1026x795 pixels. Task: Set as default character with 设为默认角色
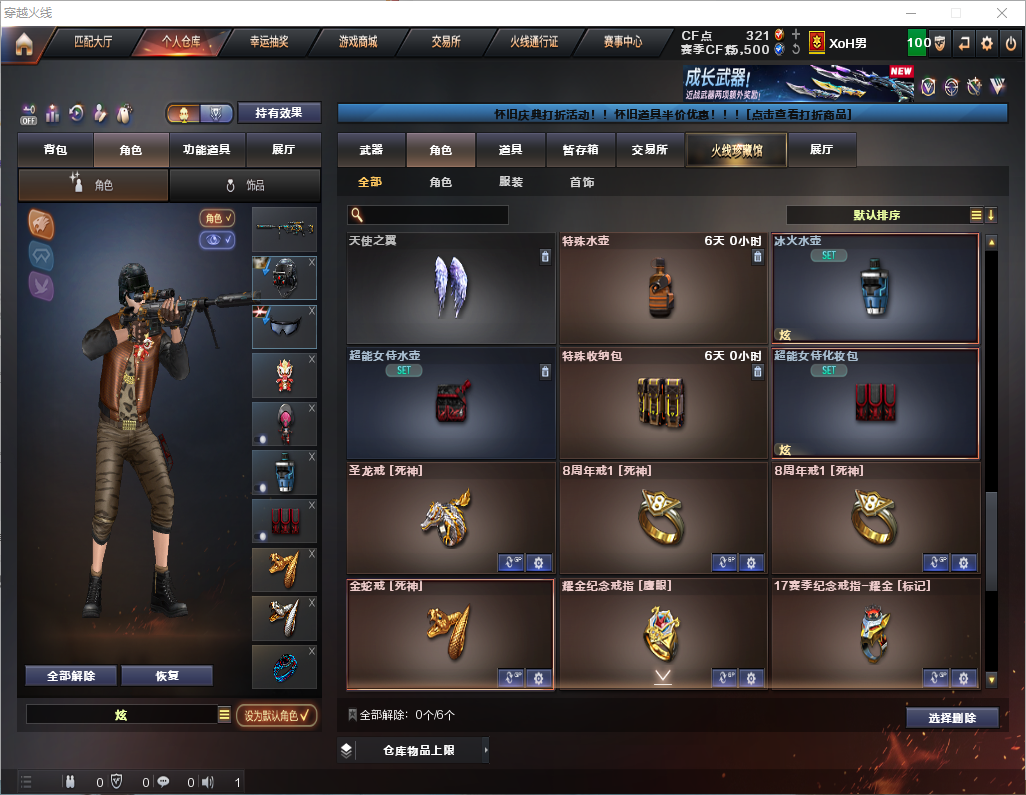point(276,715)
